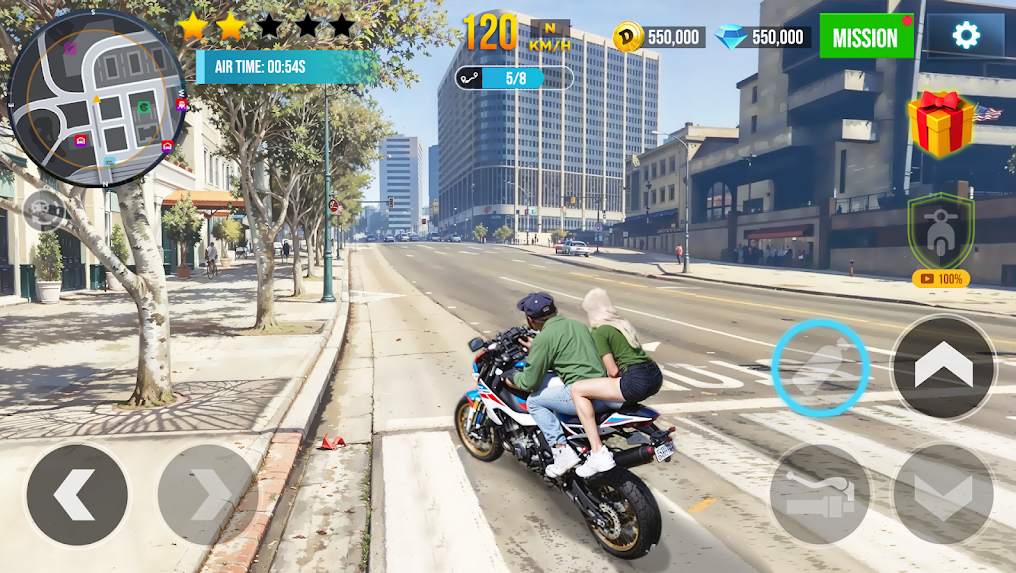The width and height of the screenshot is (1016, 573).
Task: Switch view with the camera icon
Action: [44, 210]
